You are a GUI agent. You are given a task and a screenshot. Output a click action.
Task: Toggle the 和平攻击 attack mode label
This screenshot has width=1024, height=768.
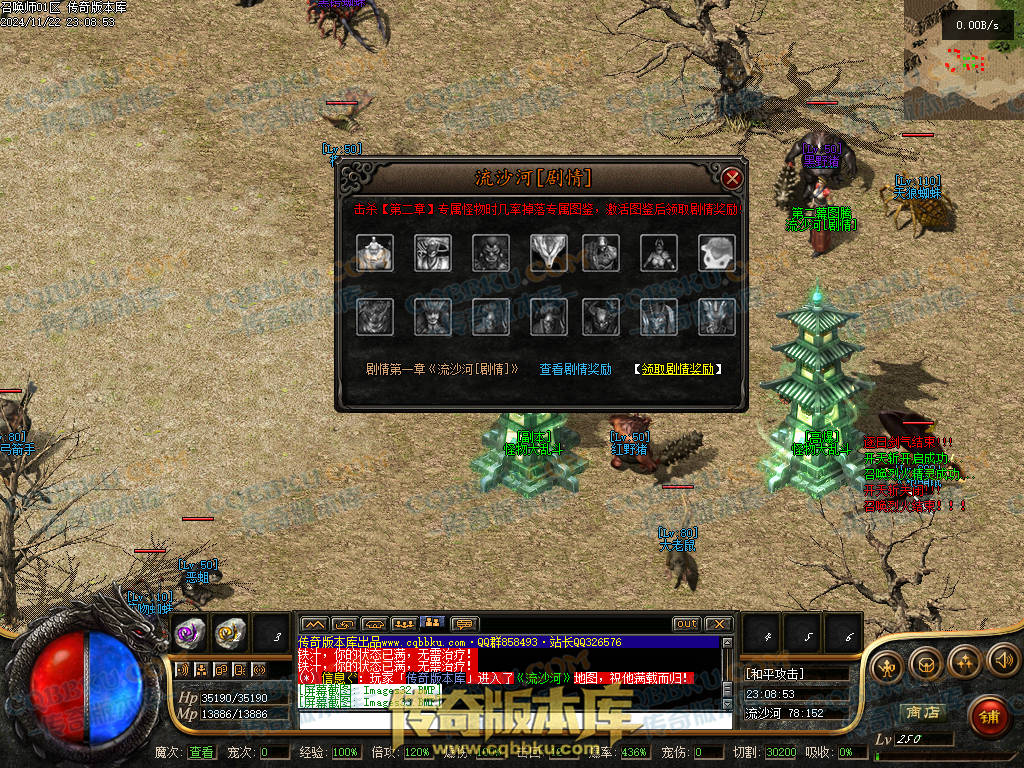[775, 674]
